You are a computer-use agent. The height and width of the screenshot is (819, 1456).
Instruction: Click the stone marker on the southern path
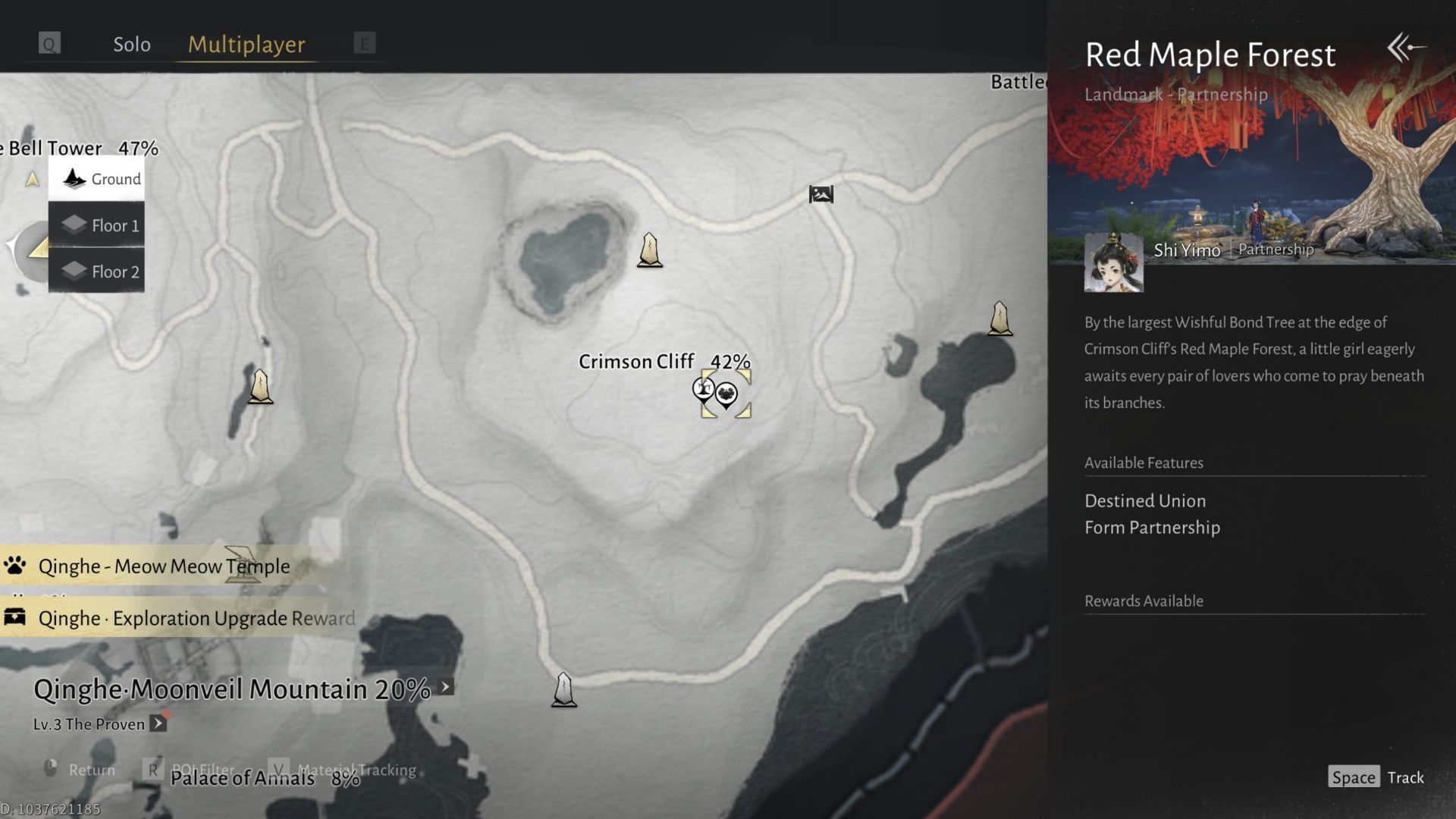564,690
